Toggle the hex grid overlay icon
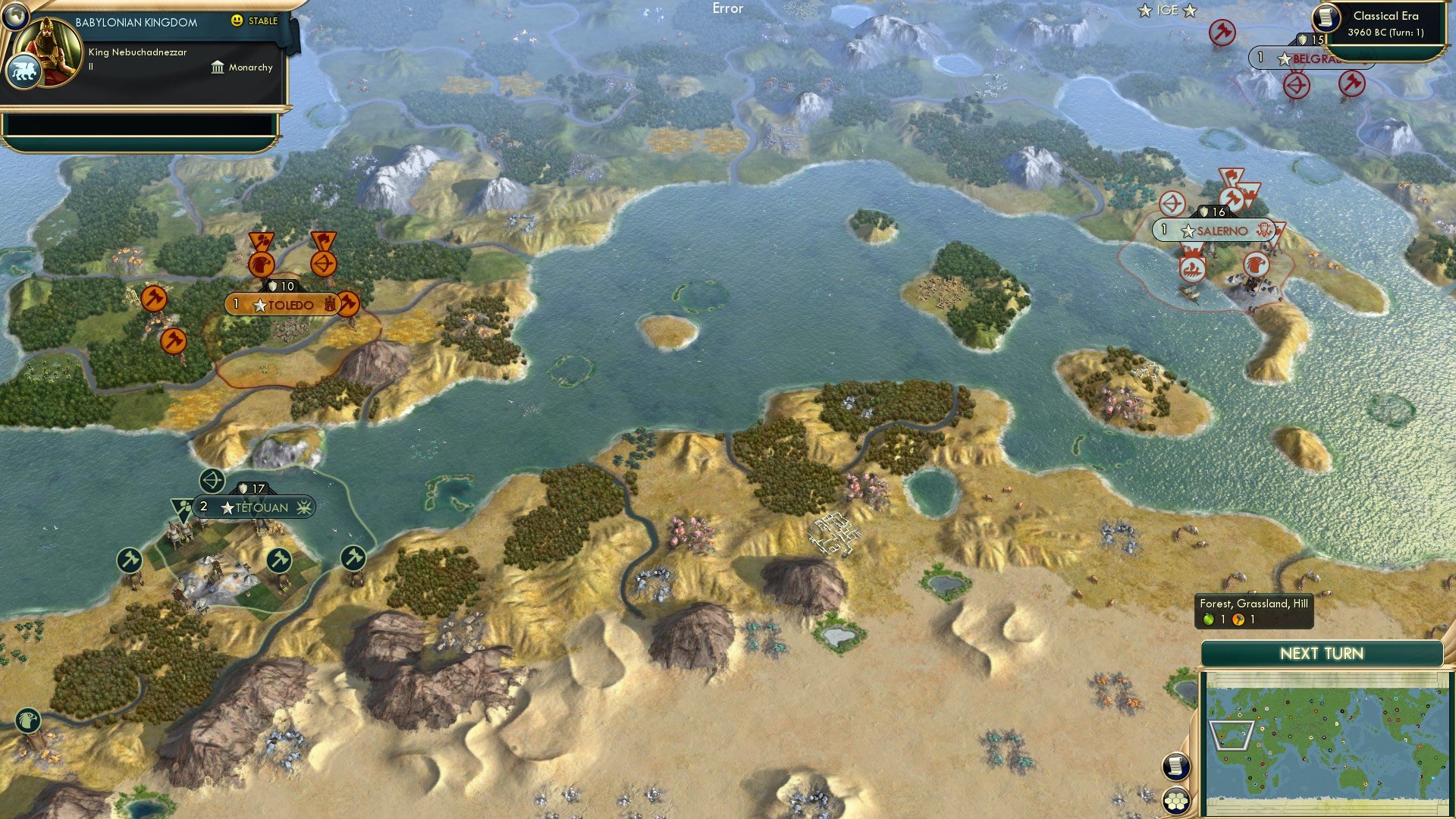Image resolution: width=1456 pixels, height=819 pixels. click(1175, 802)
